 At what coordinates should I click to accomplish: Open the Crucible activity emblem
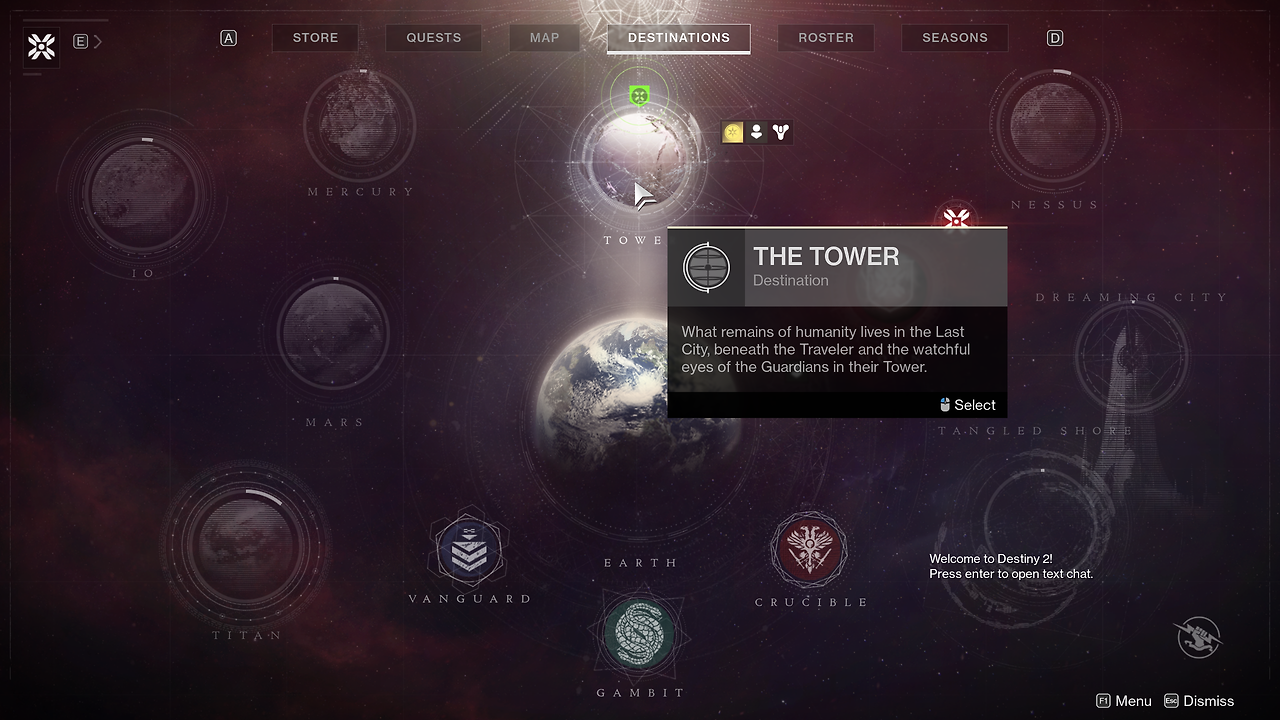coord(809,549)
